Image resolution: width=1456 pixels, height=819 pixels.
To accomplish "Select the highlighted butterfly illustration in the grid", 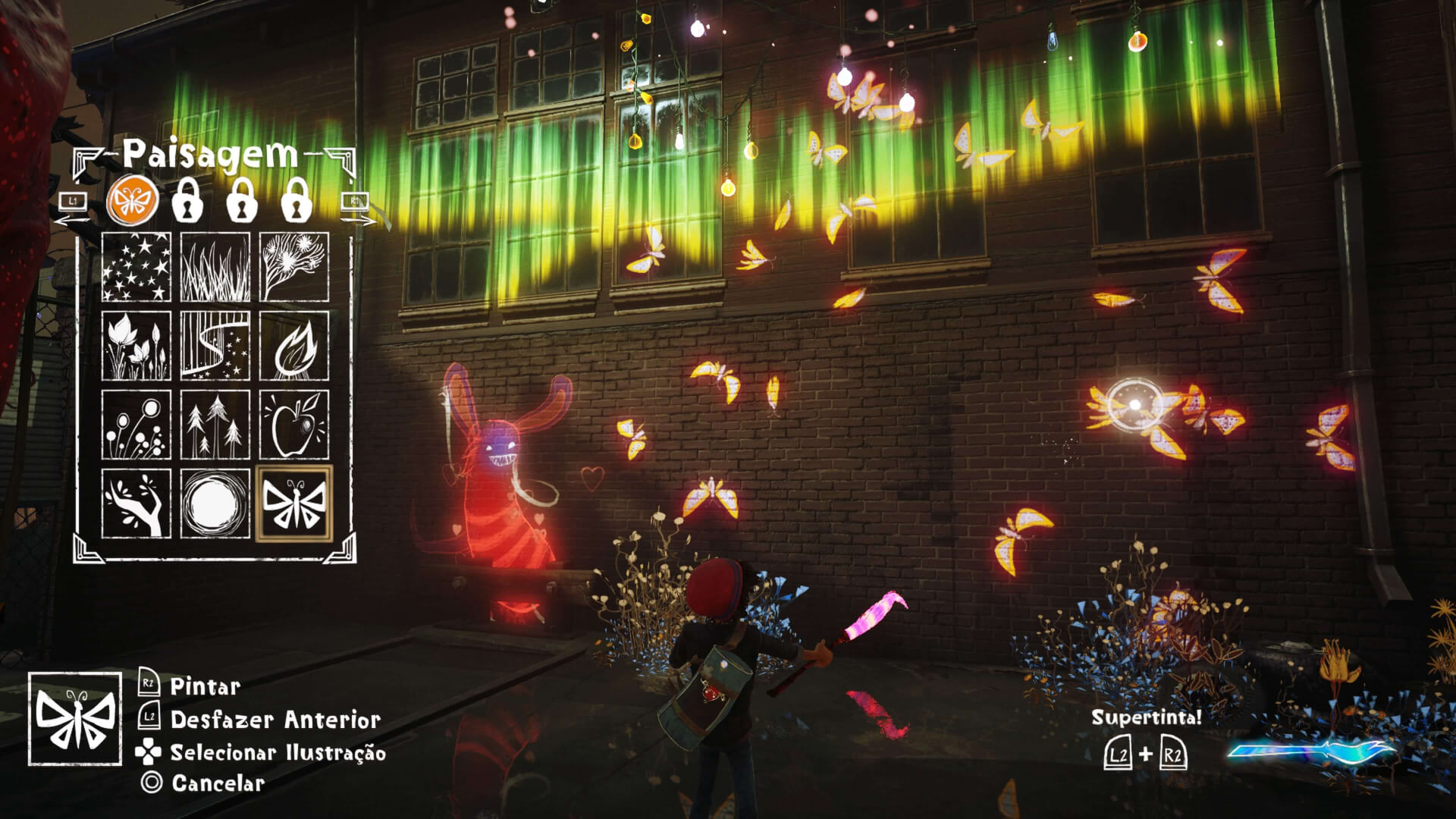I will 294,504.
